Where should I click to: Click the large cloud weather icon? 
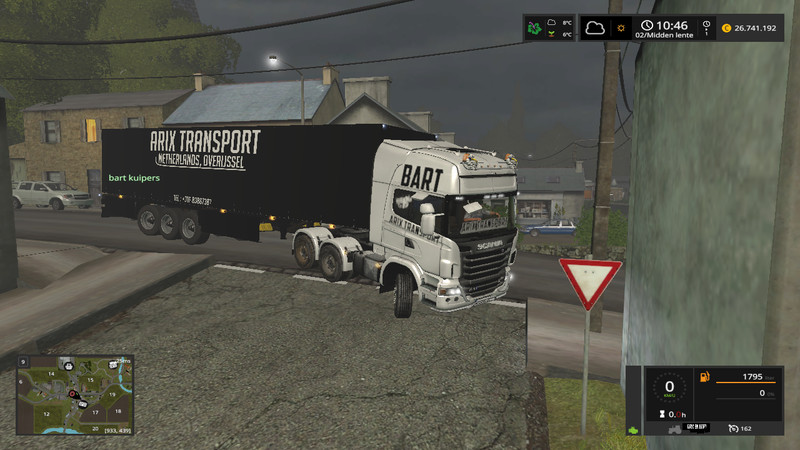(x=596, y=27)
